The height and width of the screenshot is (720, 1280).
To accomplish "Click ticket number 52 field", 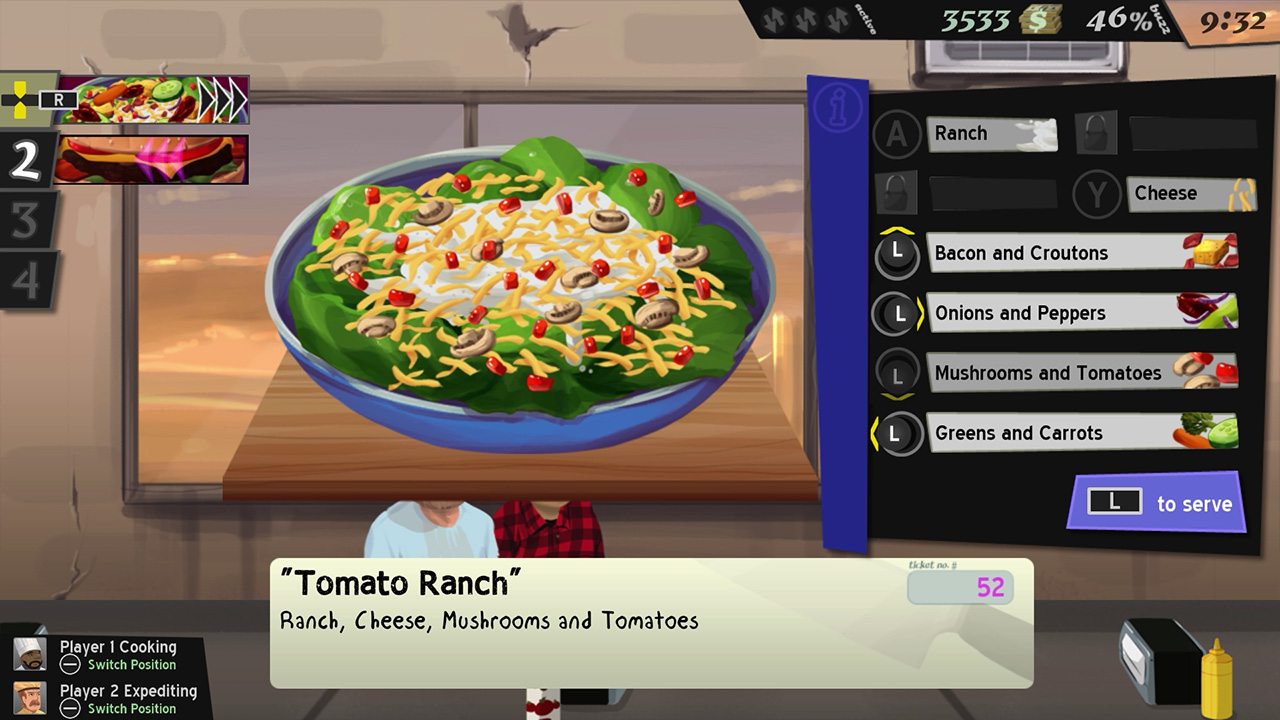I will pos(960,589).
